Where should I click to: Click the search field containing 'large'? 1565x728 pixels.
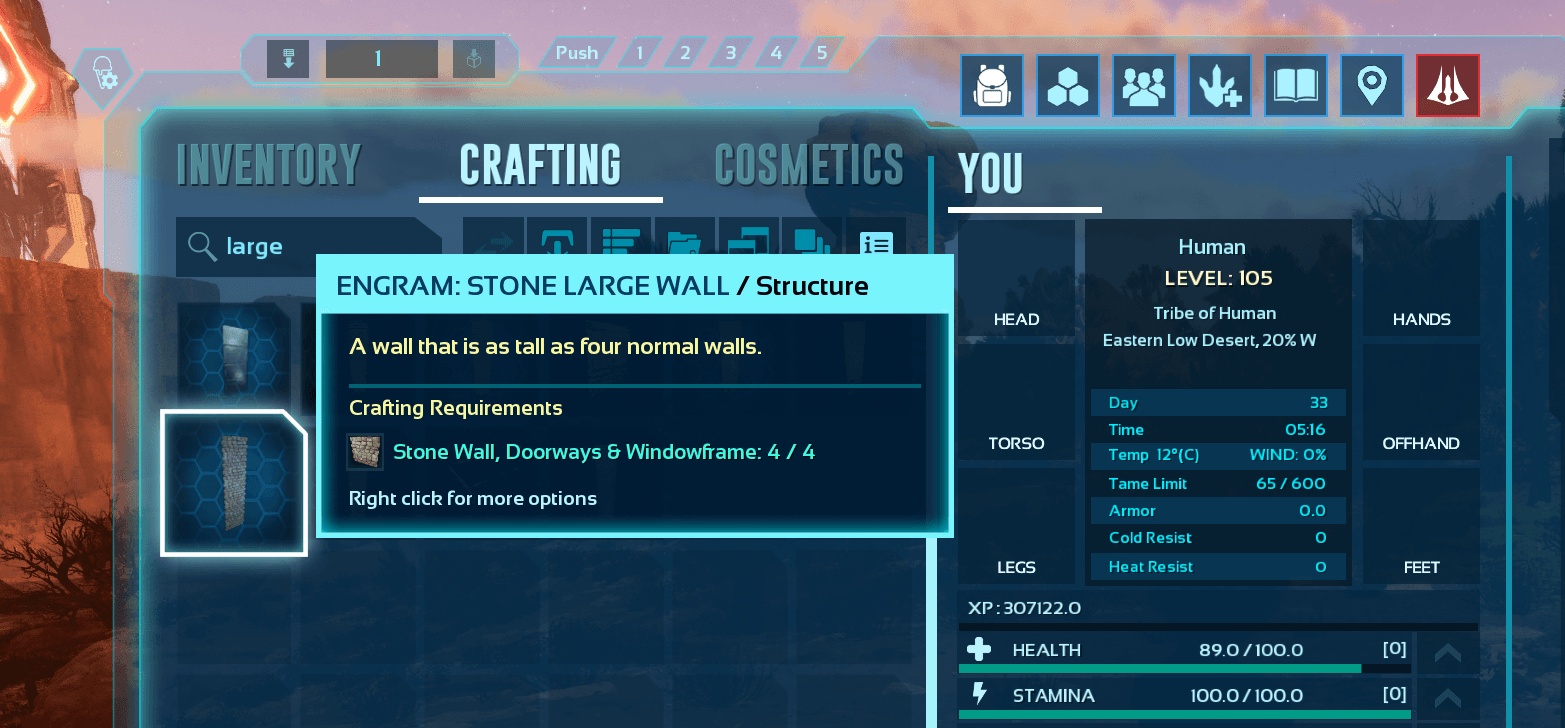point(305,246)
